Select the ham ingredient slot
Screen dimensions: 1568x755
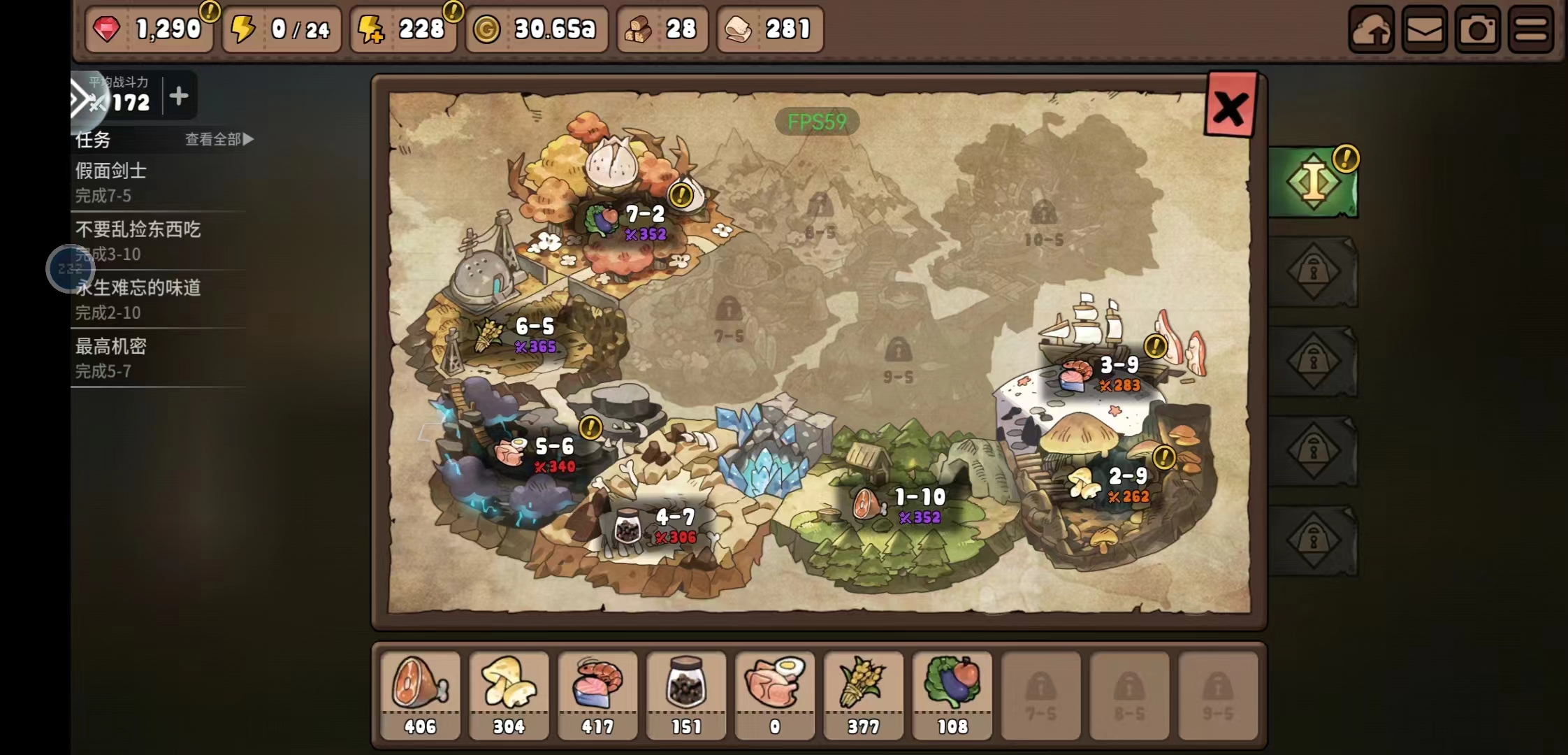[x=420, y=694]
